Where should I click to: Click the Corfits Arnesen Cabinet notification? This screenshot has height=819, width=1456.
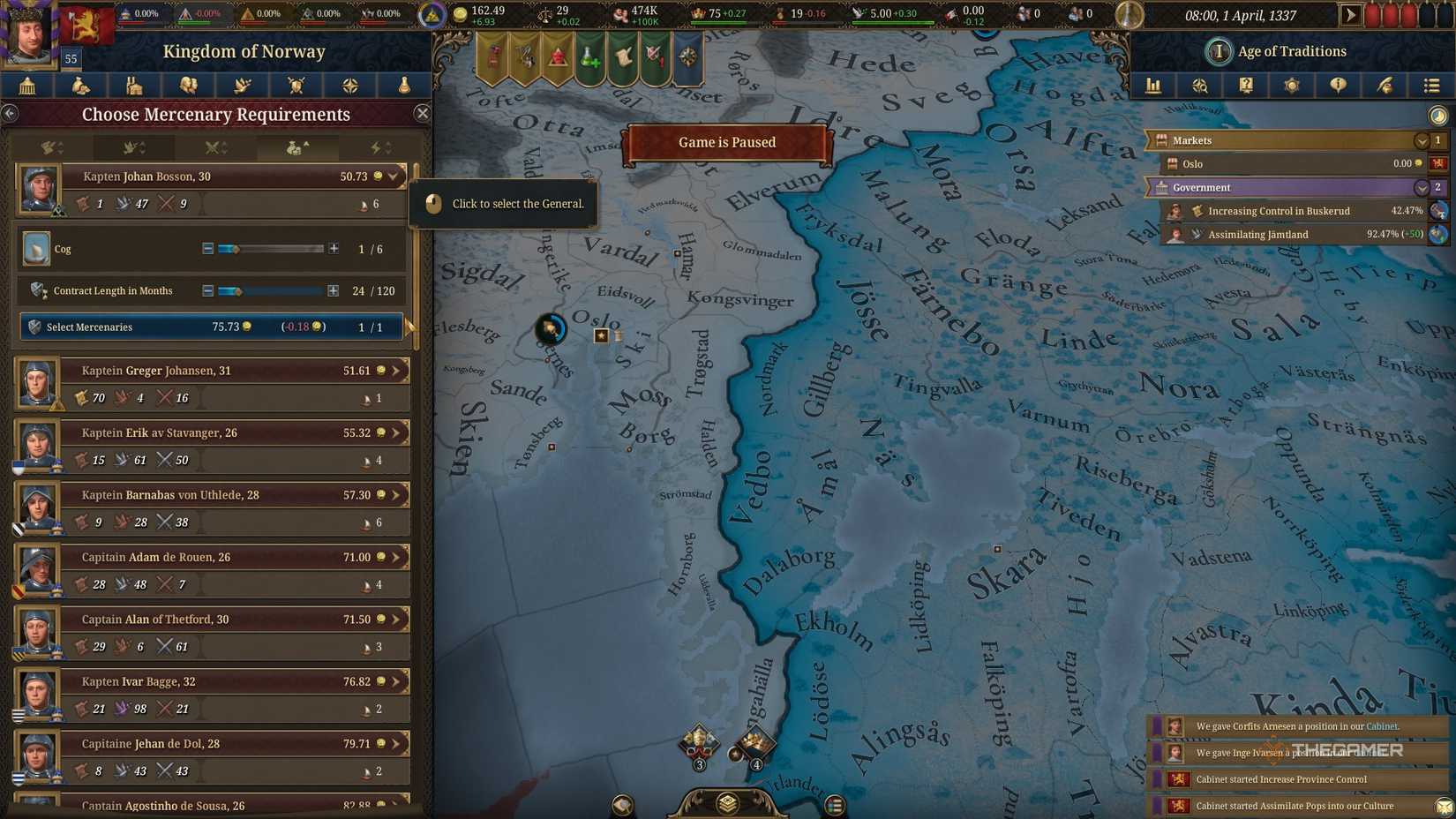click(1297, 725)
